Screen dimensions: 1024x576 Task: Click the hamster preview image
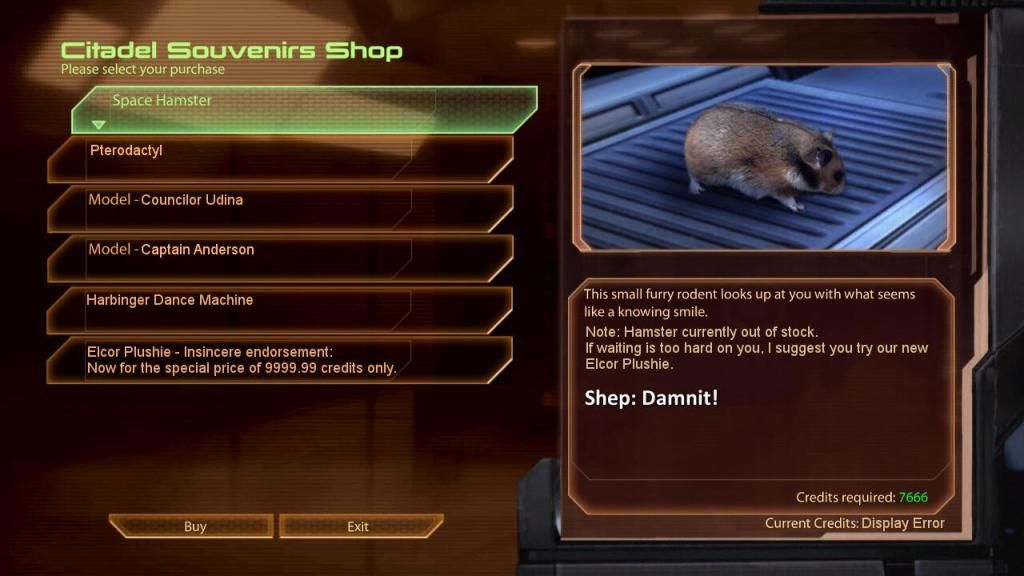pos(763,157)
